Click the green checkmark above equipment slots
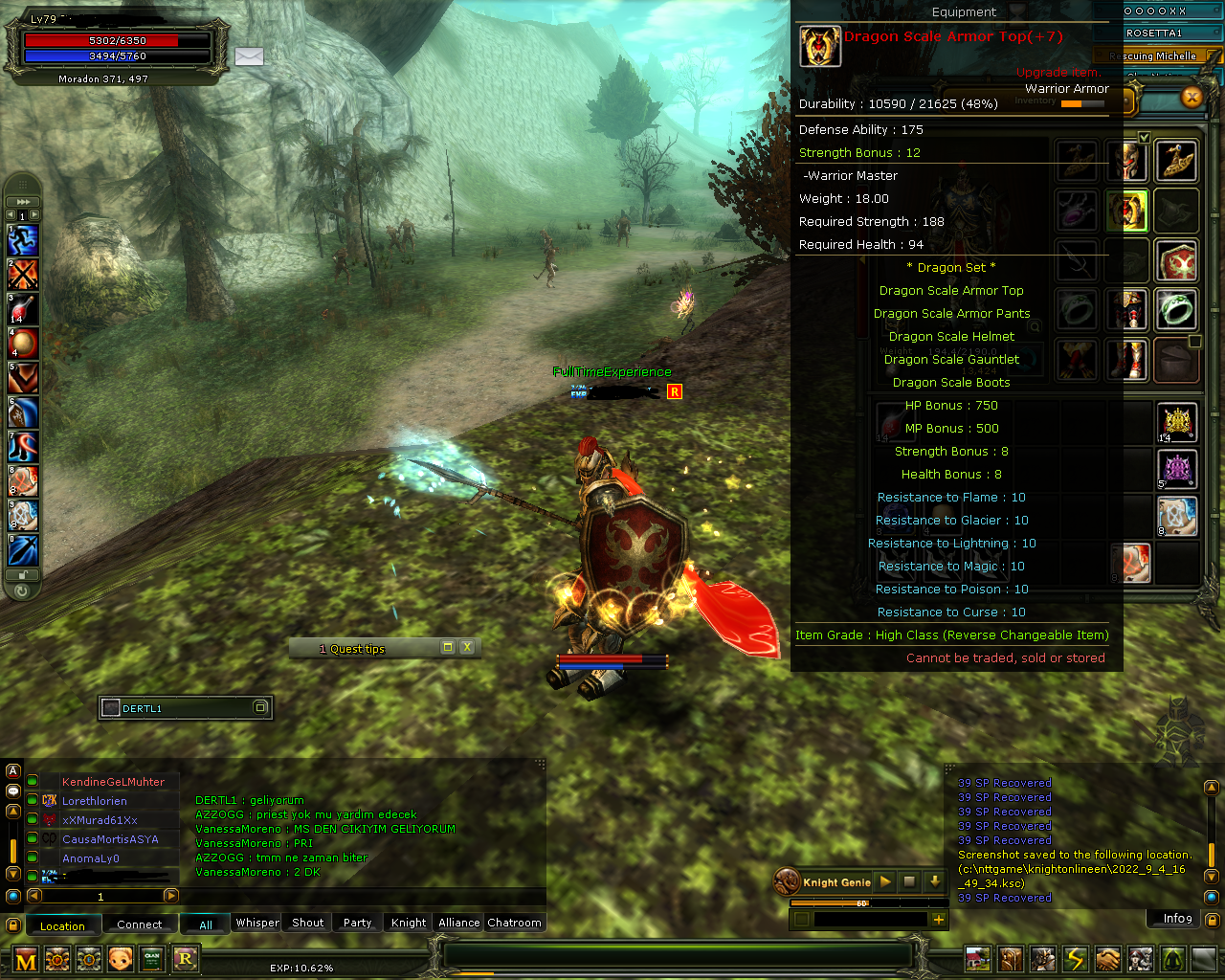 click(x=1145, y=137)
